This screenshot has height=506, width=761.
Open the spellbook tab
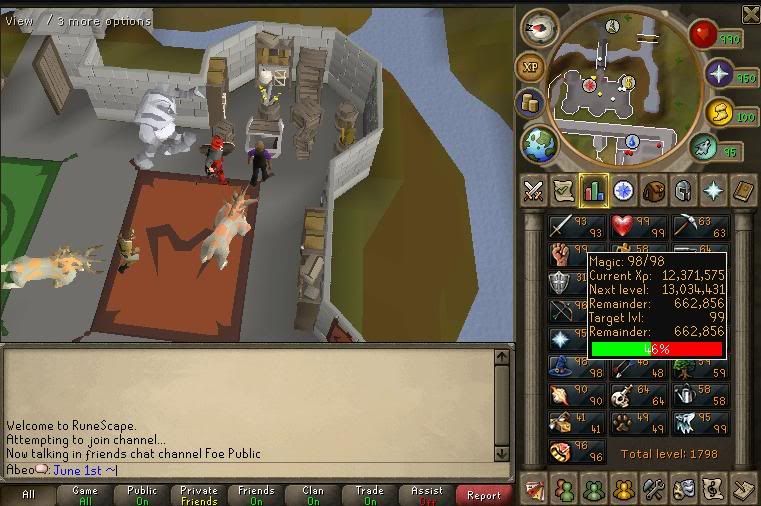coord(744,189)
